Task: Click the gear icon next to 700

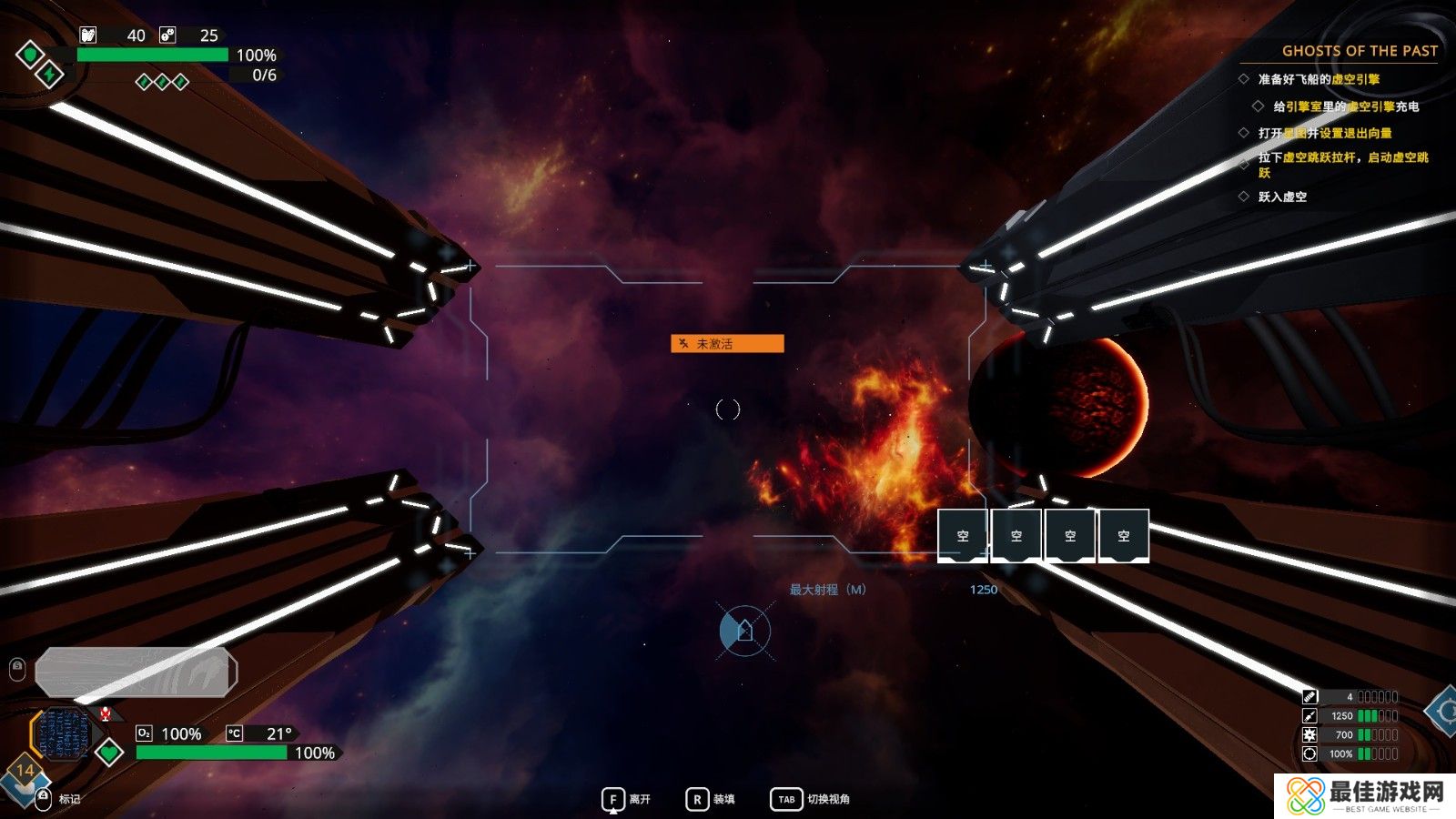Action: [x=1309, y=734]
